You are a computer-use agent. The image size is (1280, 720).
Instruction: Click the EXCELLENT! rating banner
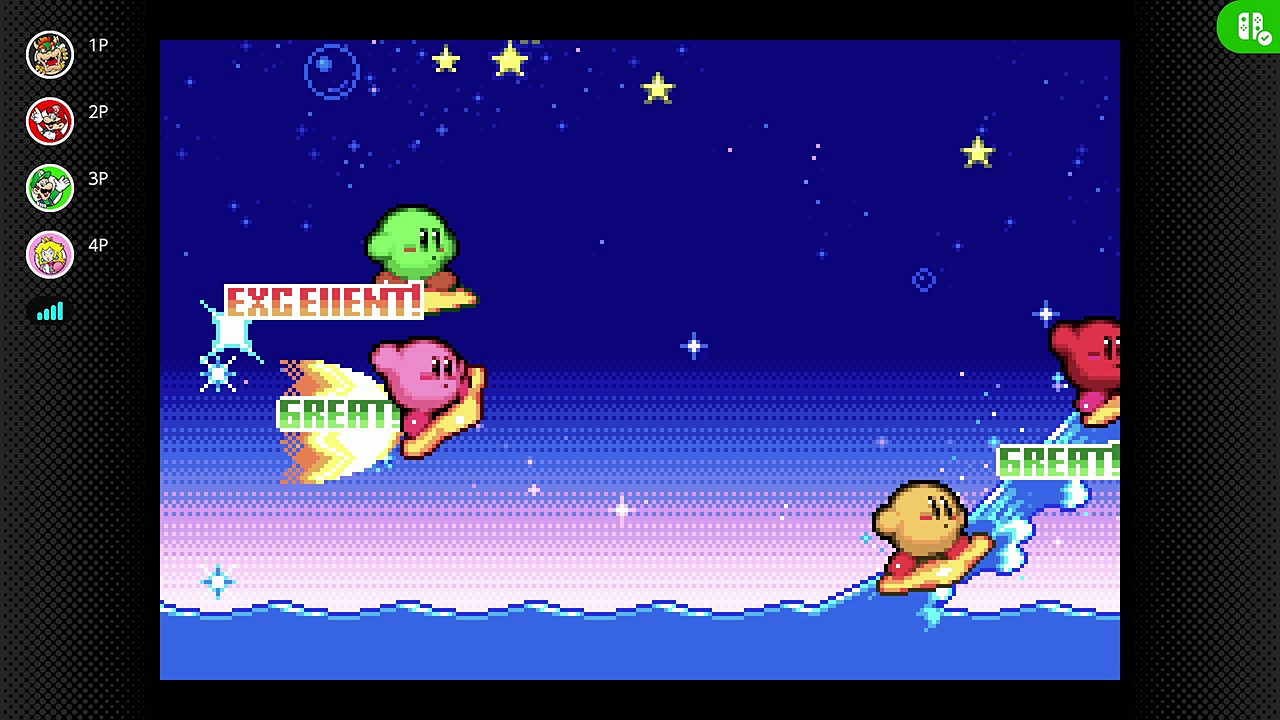point(322,302)
